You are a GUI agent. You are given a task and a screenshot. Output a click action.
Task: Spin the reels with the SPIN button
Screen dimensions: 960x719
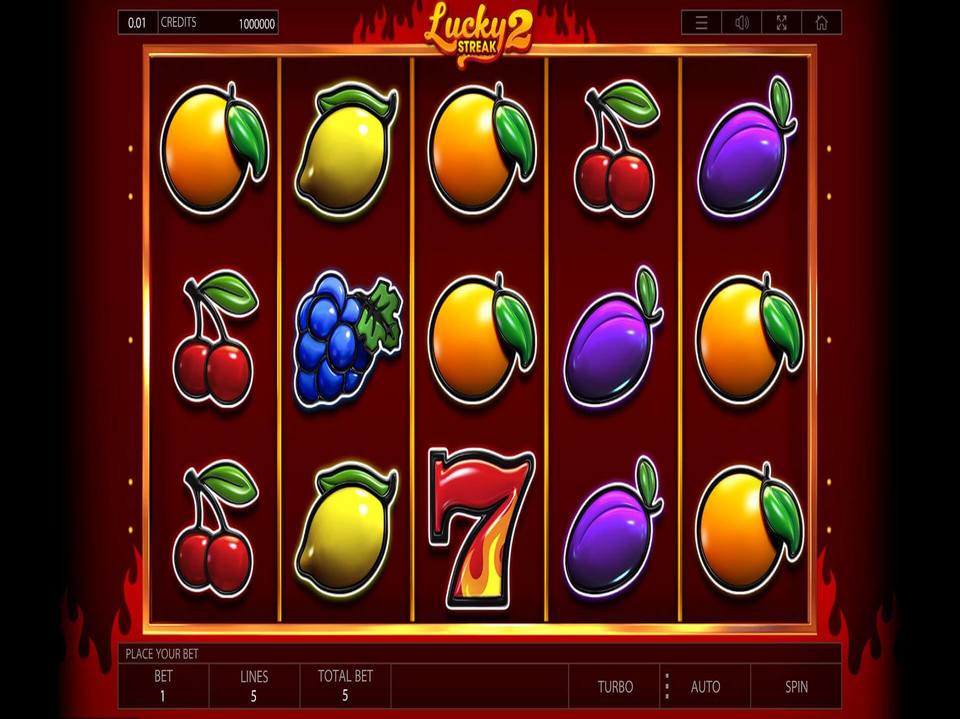tap(796, 686)
